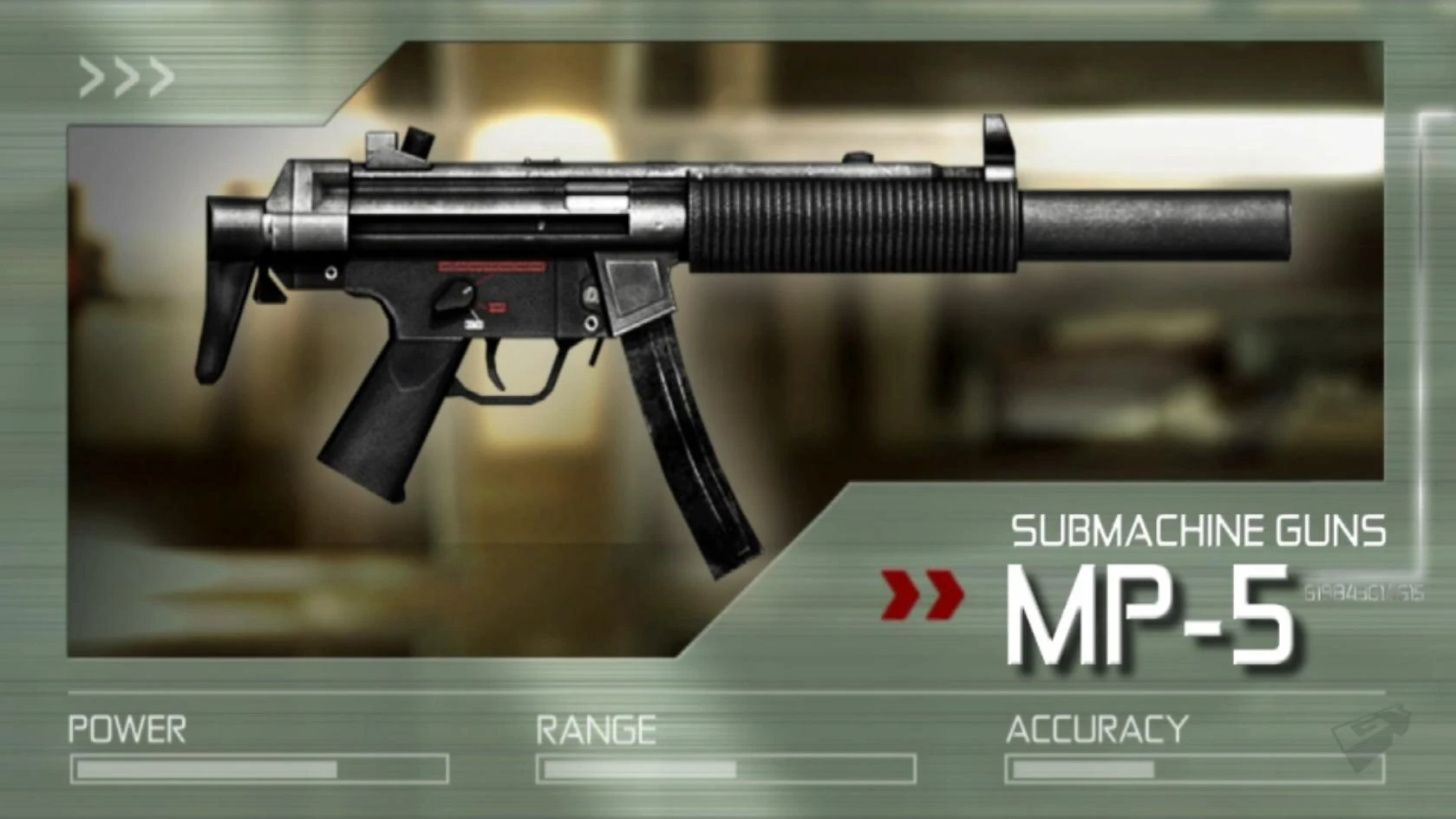Click the POWER progress bar
This screenshot has height=819, width=1456.
point(258,769)
